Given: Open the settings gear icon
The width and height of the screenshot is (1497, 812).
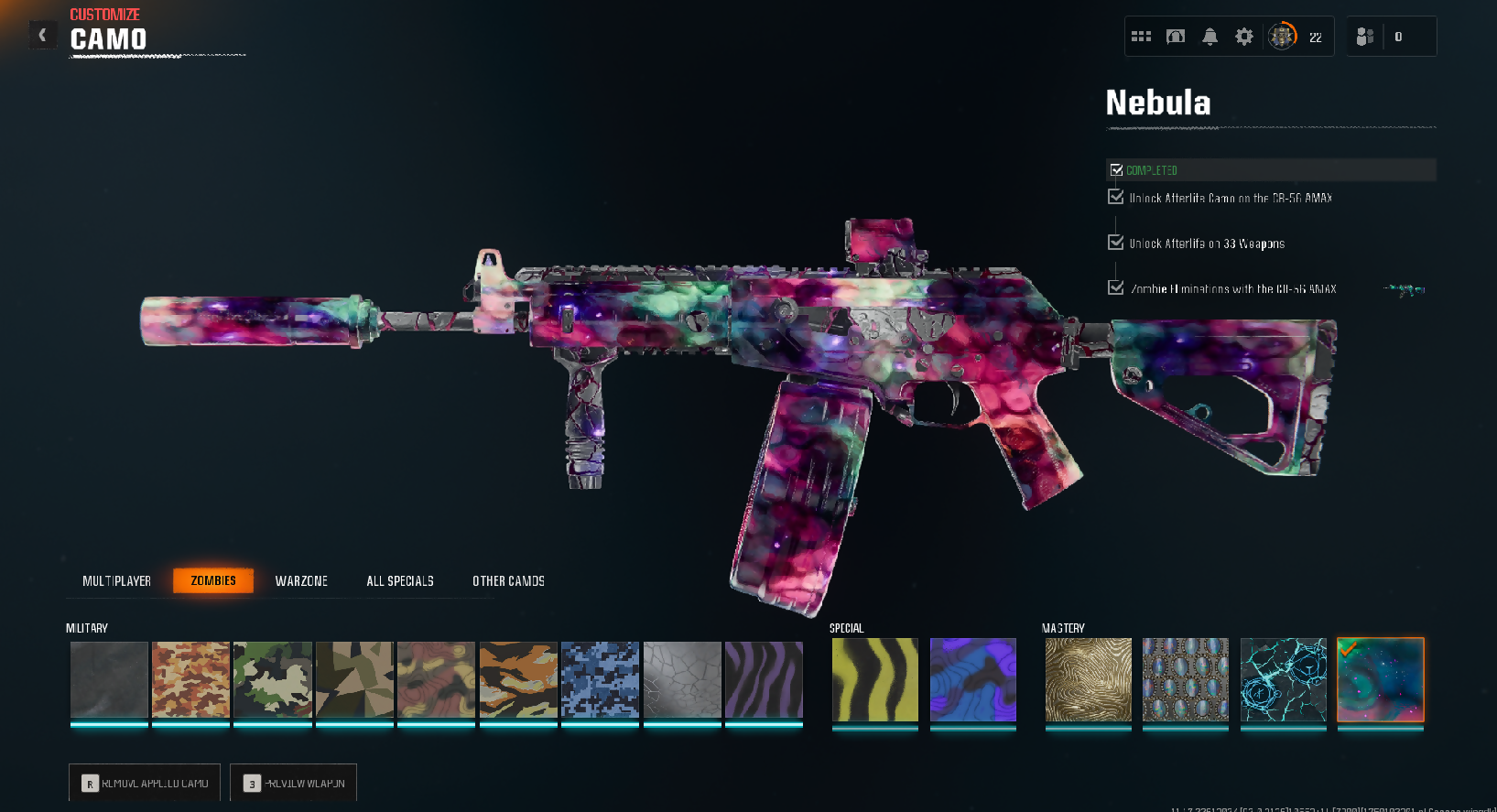Looking at the screenshot, I should click(1244, 37).
